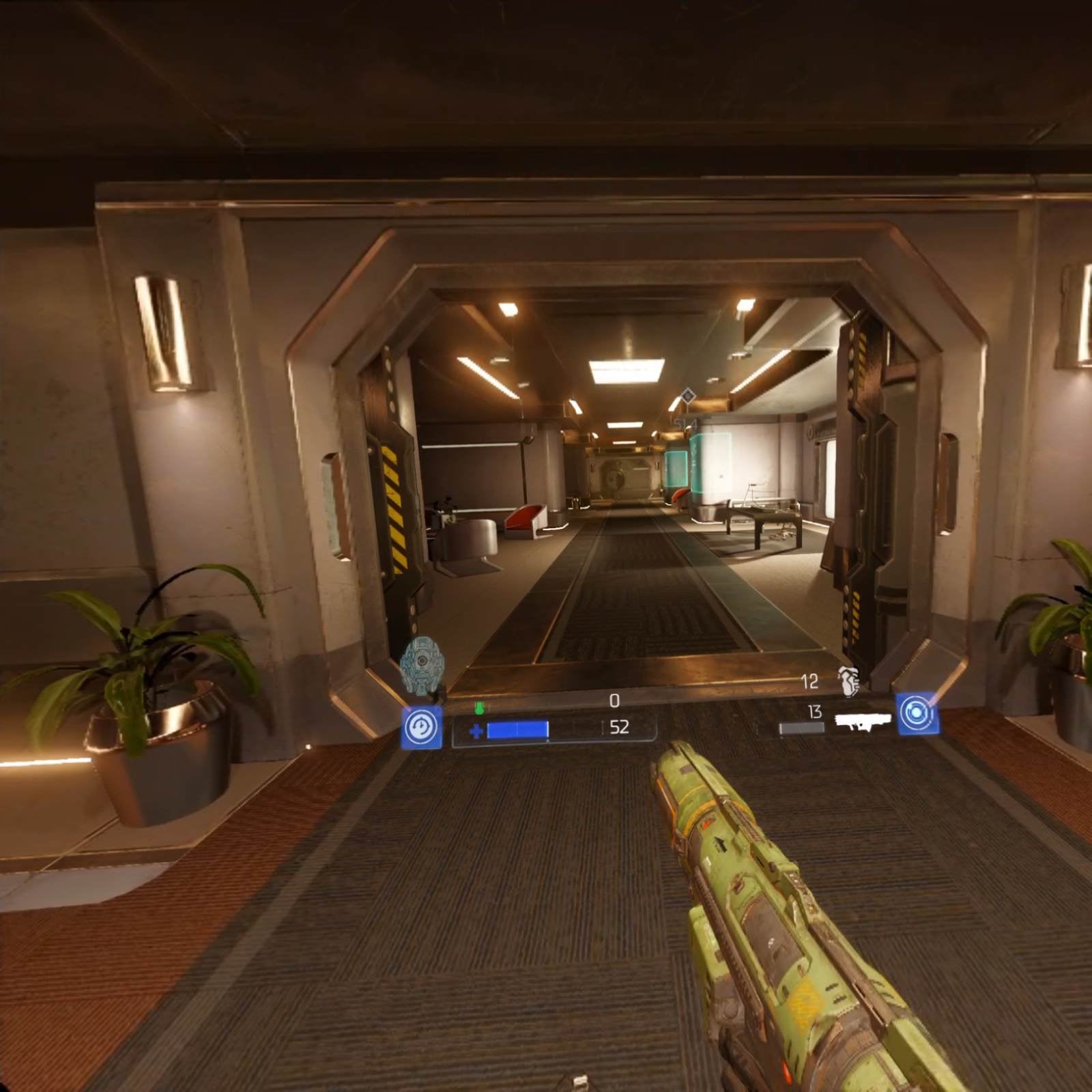1092x1092 pixels.
Task: Select the blue concentric-circles ability icon
Action: click(x=917, y=714)
